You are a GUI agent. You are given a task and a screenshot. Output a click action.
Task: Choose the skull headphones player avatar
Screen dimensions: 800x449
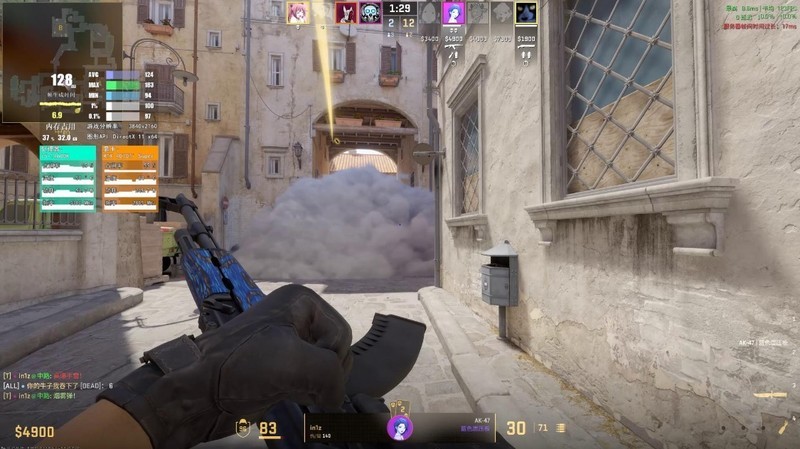point(370,13)
